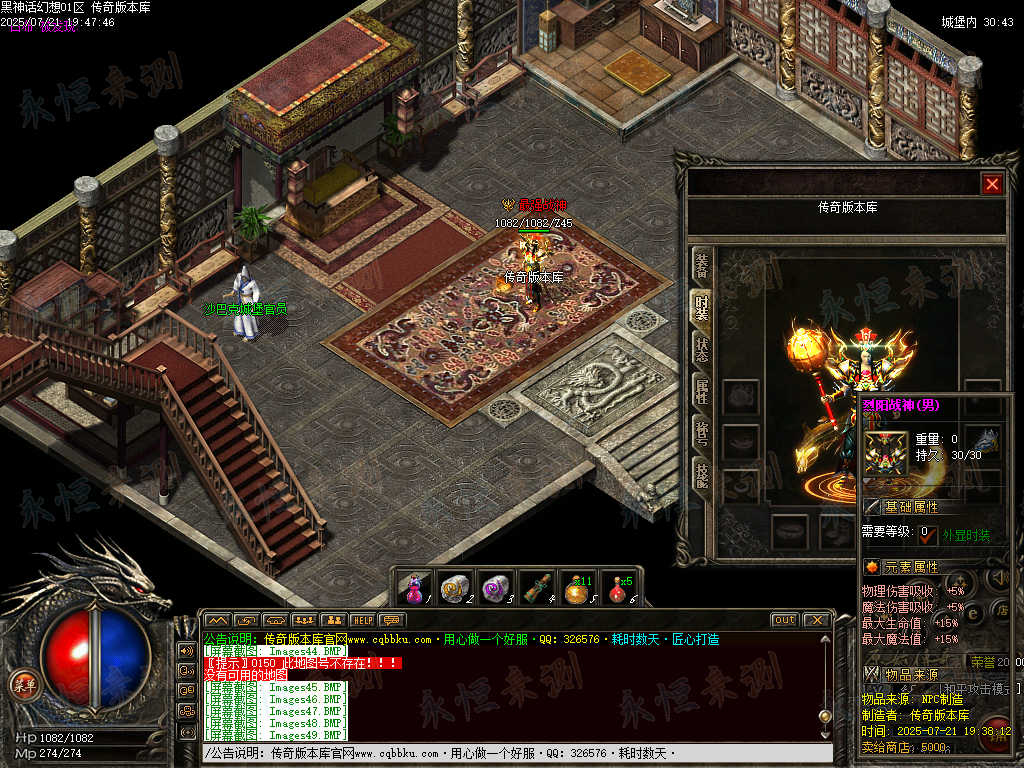Open the HELP button above chat
1024x768 pixels.
(362, 620)
